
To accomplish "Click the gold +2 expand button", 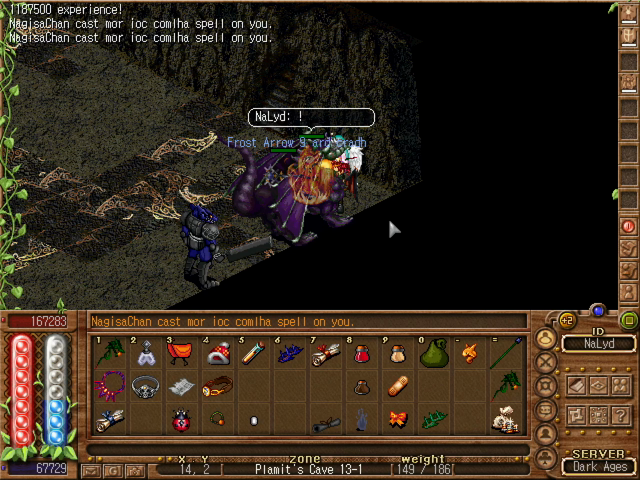I will [x=565, y=320].
